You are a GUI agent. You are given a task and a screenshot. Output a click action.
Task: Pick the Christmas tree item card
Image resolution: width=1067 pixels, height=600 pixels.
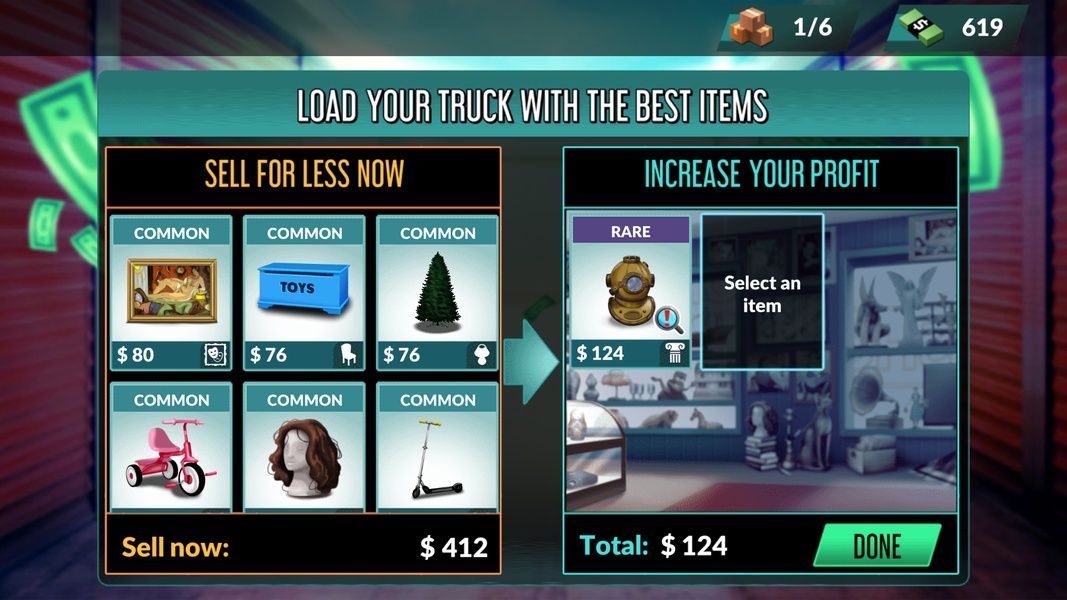(437, 291)
